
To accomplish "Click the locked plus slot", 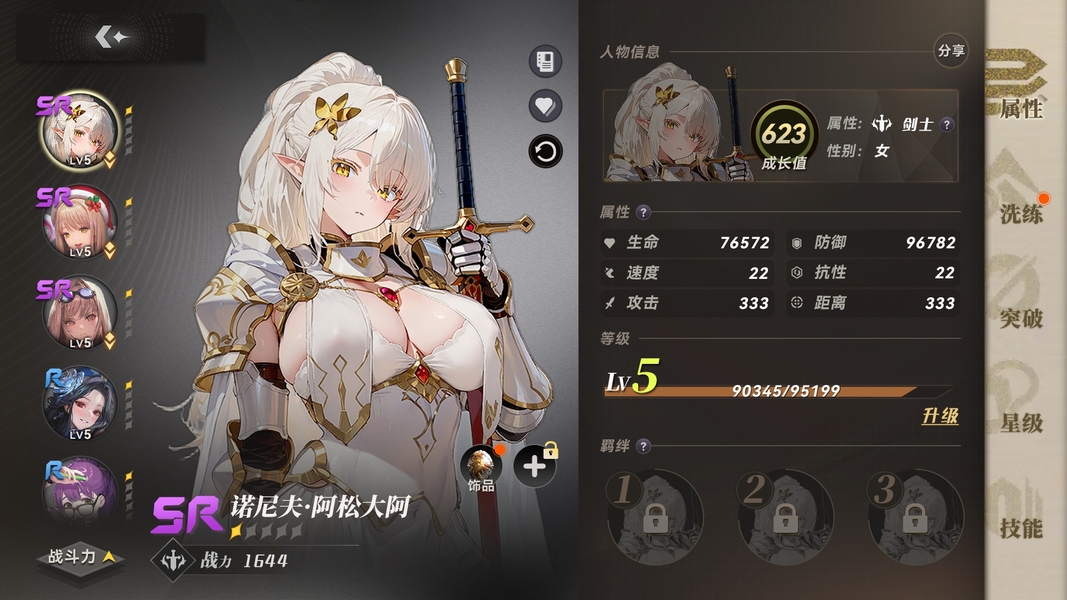I will tap(535, 466).
